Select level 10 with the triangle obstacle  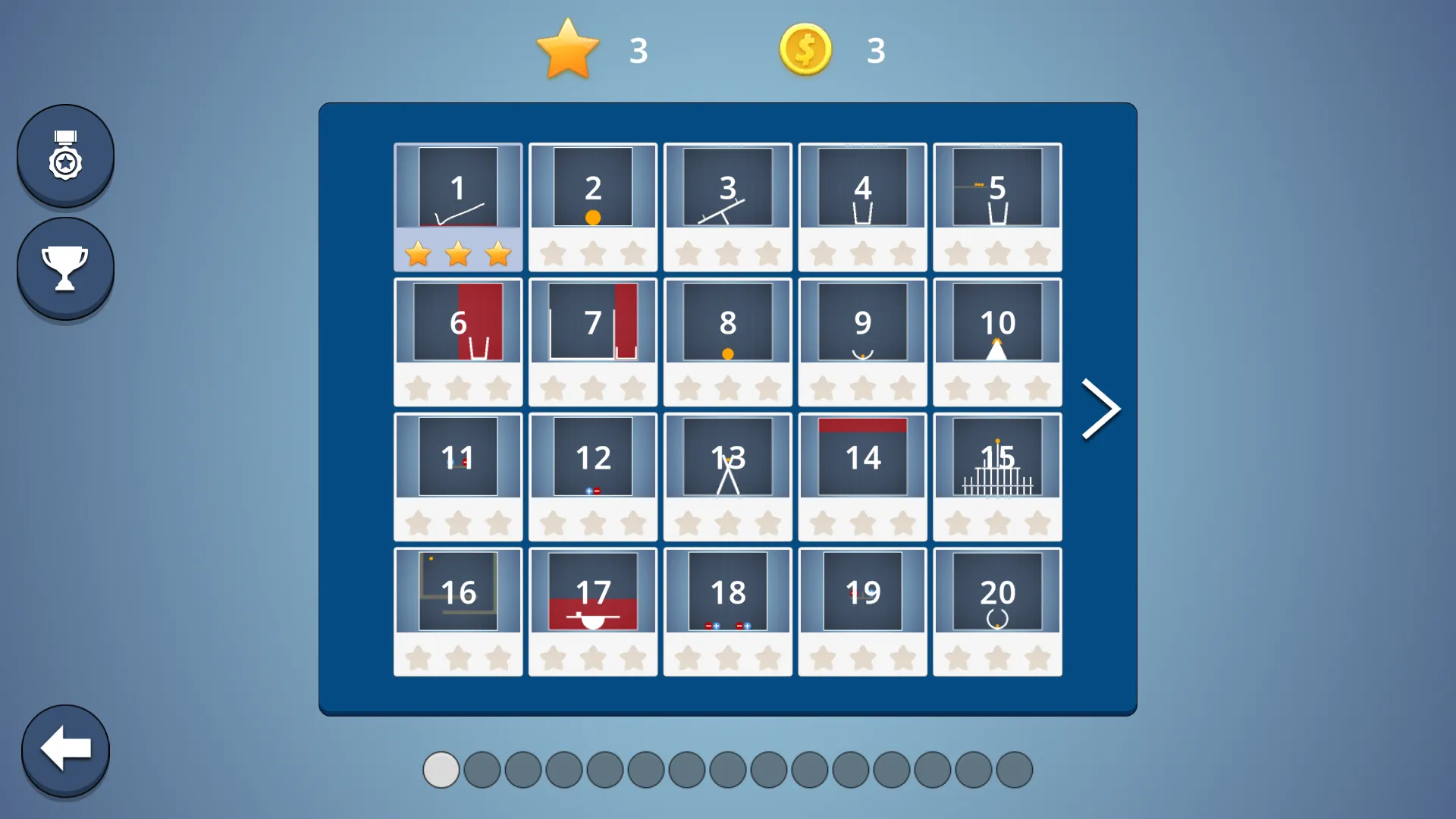[x=997, y=322]
